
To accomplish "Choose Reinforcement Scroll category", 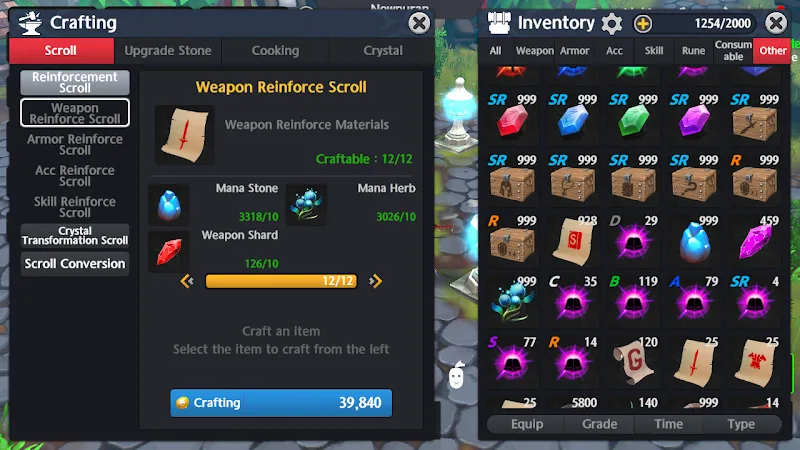I will tap(75, 82).
